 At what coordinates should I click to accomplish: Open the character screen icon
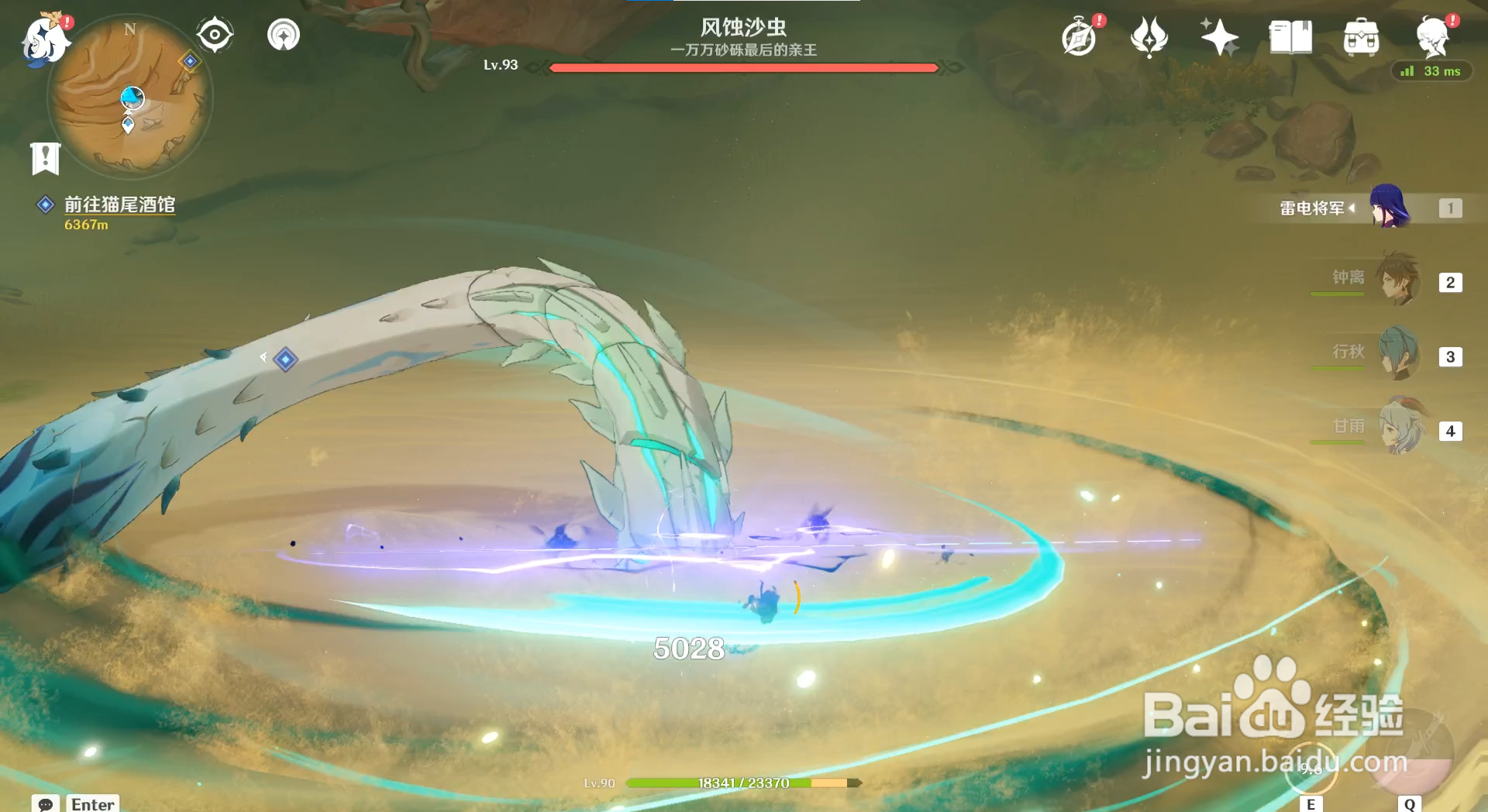tap(1433, 36)
